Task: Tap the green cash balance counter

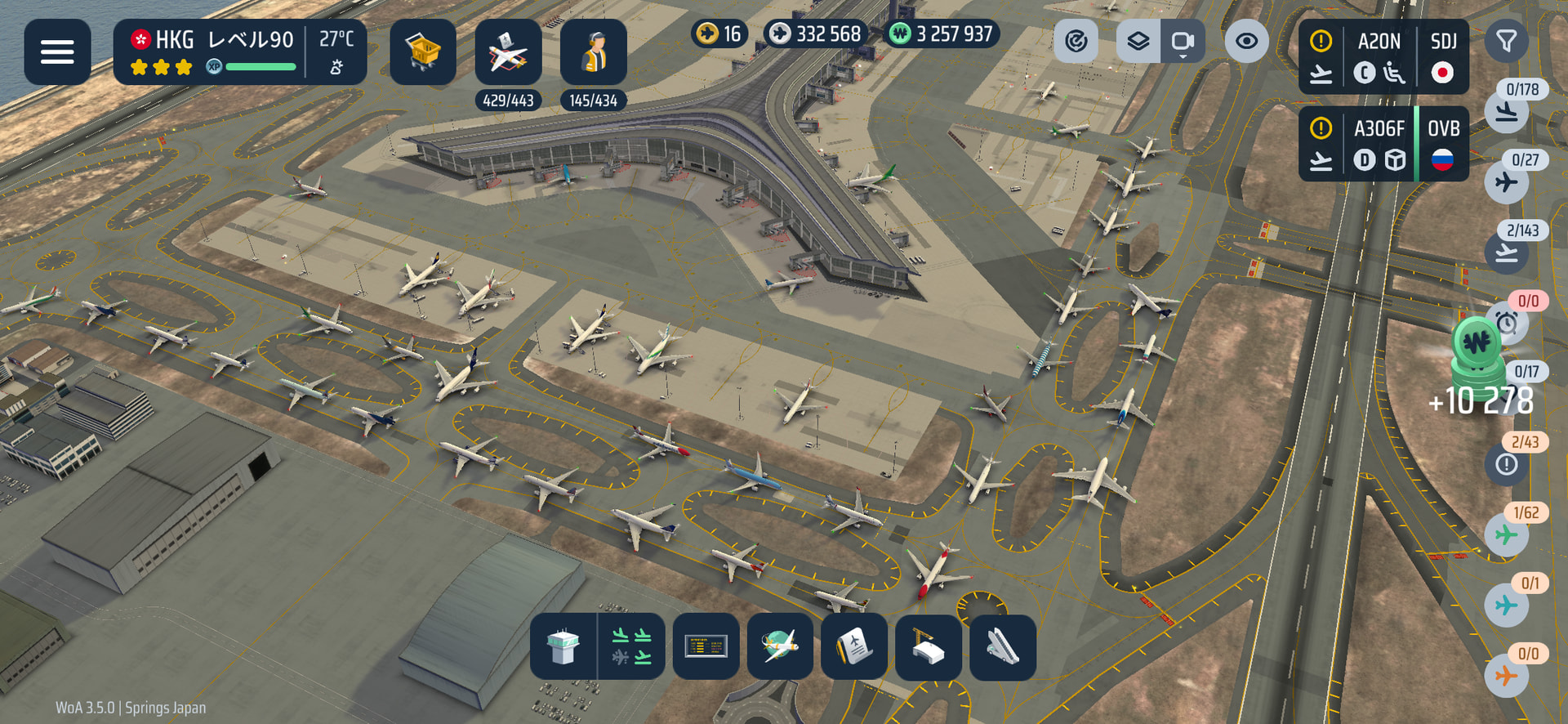Action: click(x=942, y=34)
